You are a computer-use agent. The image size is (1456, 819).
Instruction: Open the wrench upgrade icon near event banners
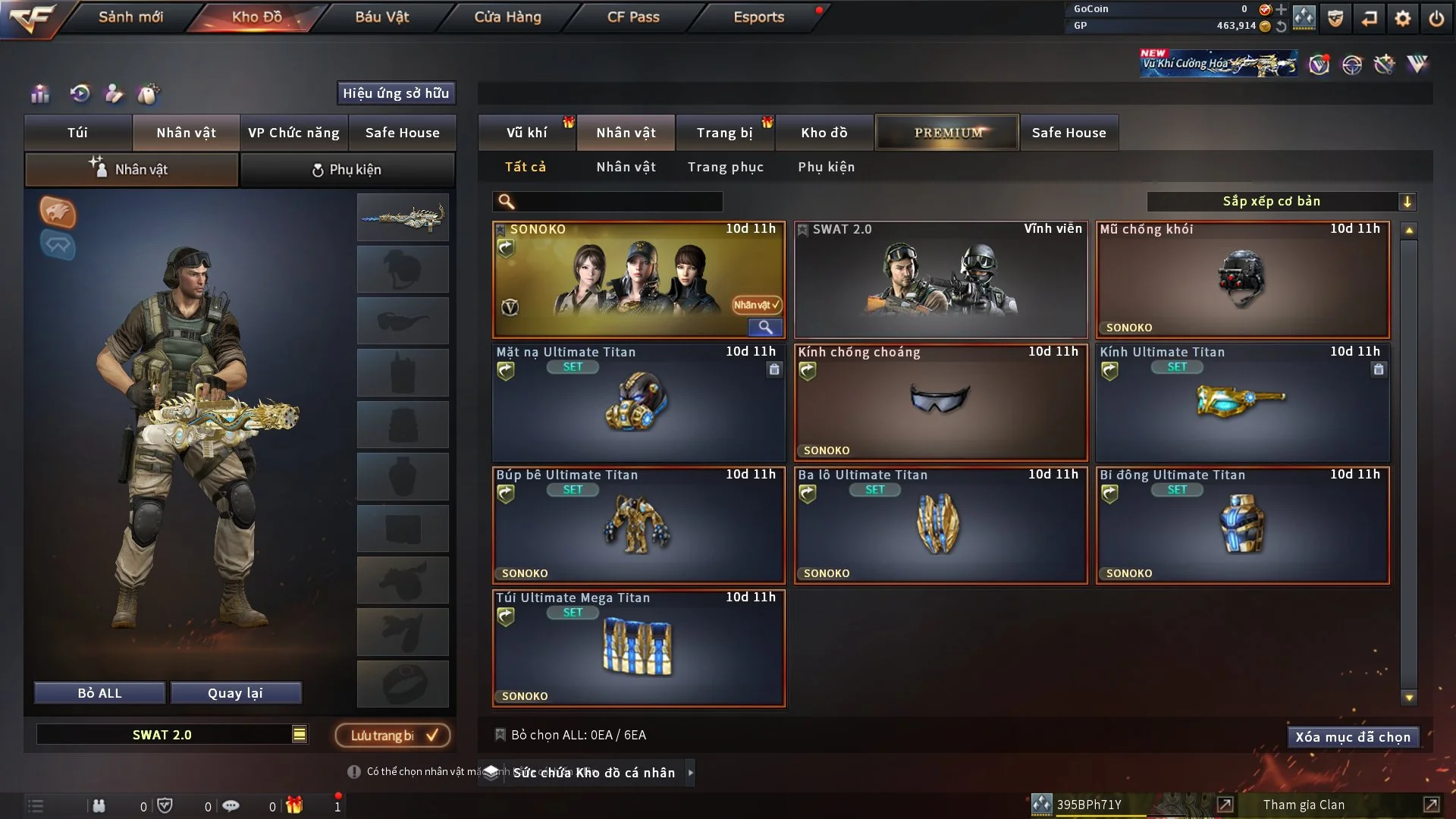point(1385,65)
